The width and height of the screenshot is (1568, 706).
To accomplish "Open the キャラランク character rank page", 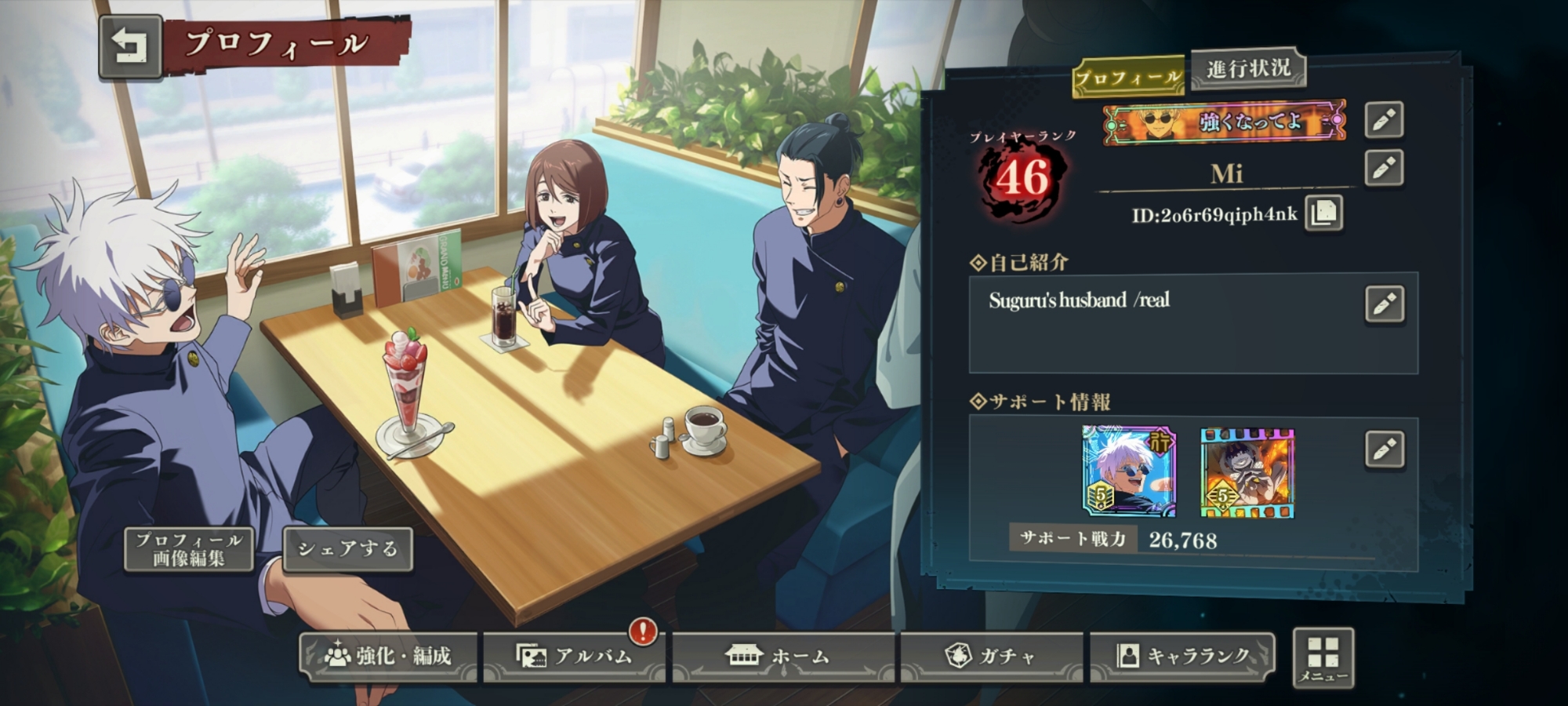I will pos(1182,656).
